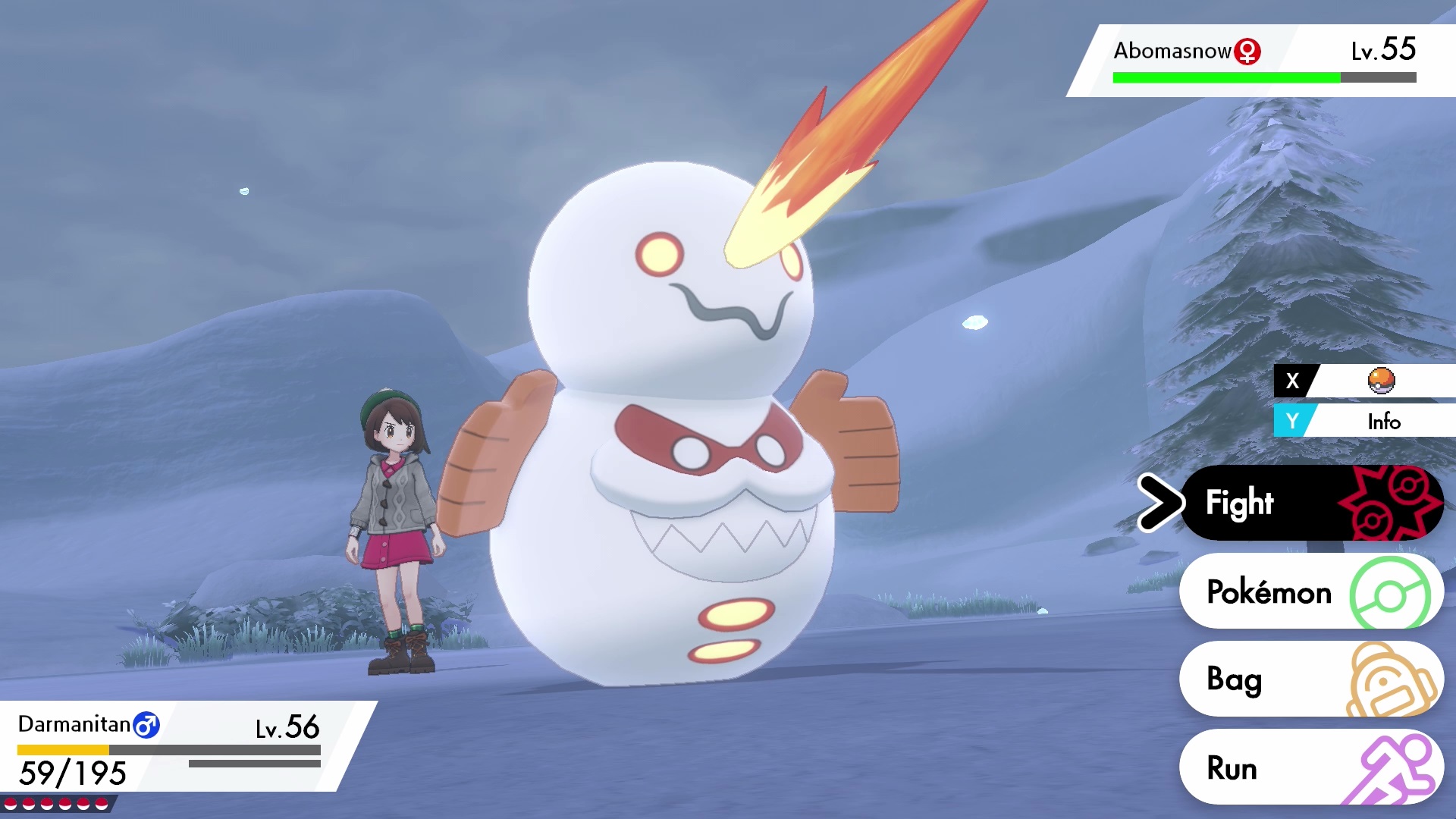The image size is (1456, 819).
Task: Open the Bag menu
Action: (x=1310, y=679)
